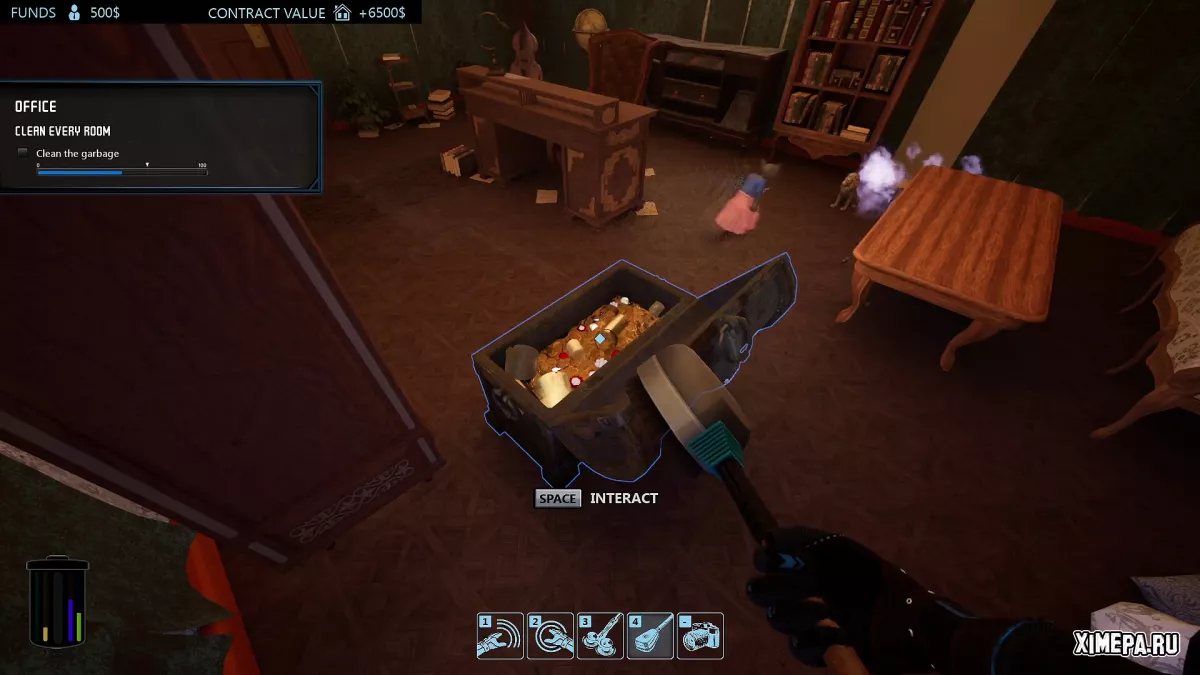Select the vacuum cleaner tool in slot 4

coord(650,636)
